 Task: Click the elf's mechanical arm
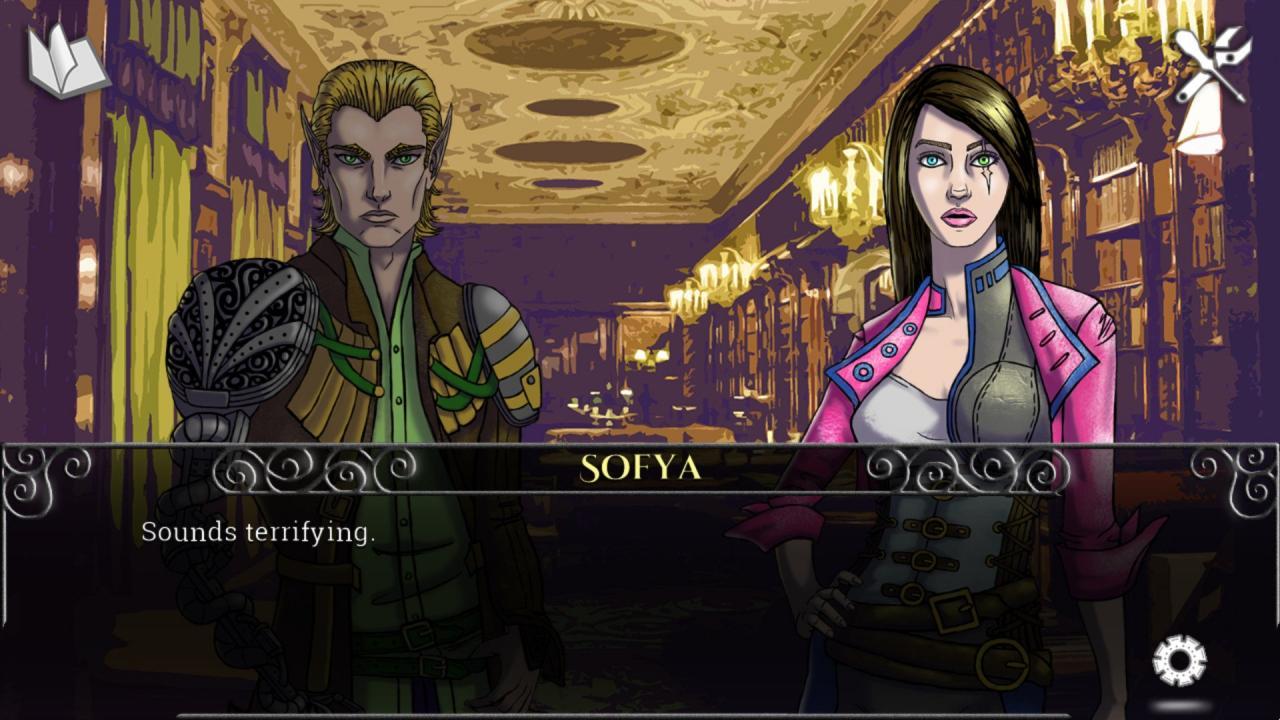[240, 330]
